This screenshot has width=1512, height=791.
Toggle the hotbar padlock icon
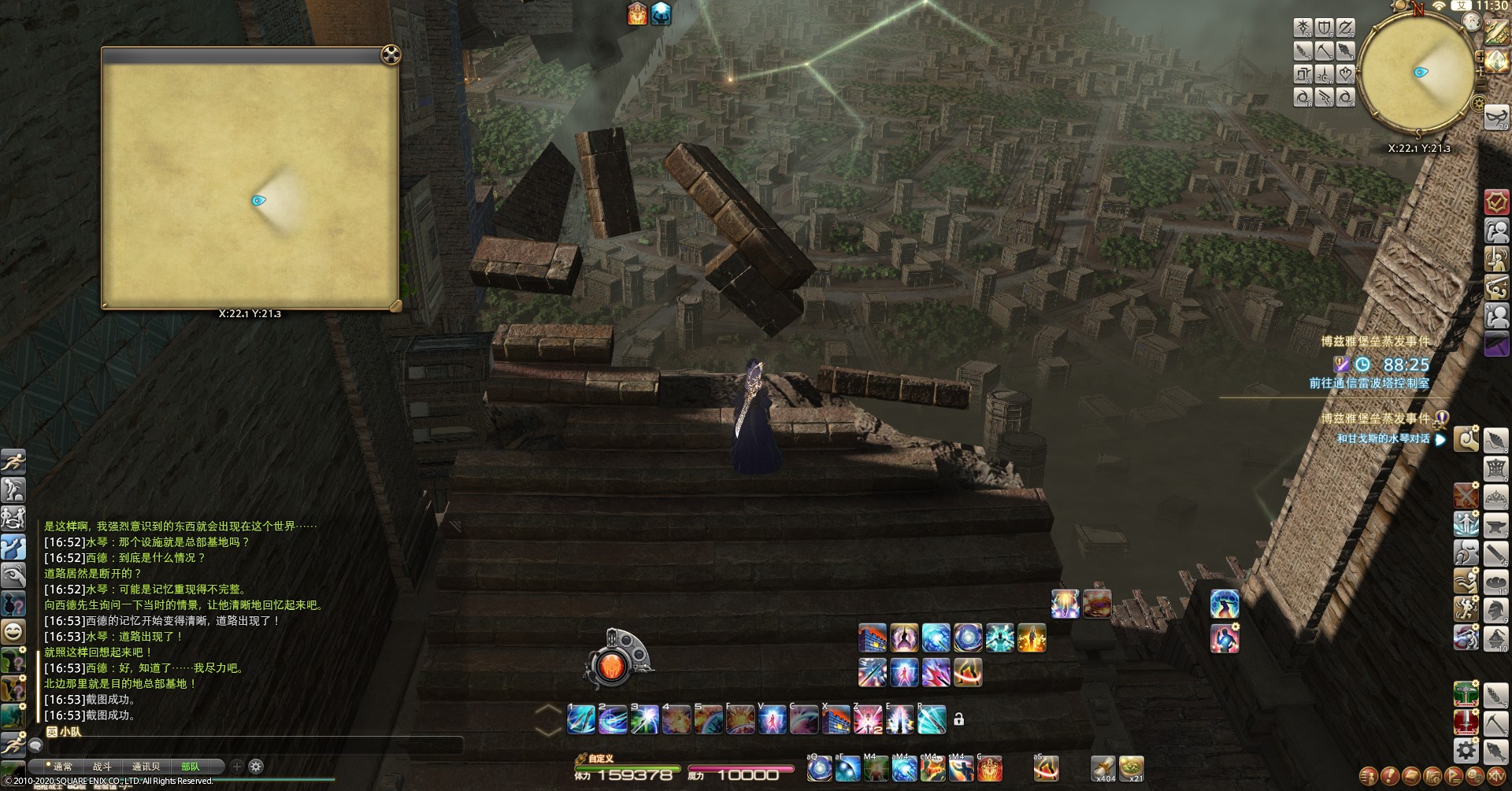click(x=958, y=719)
